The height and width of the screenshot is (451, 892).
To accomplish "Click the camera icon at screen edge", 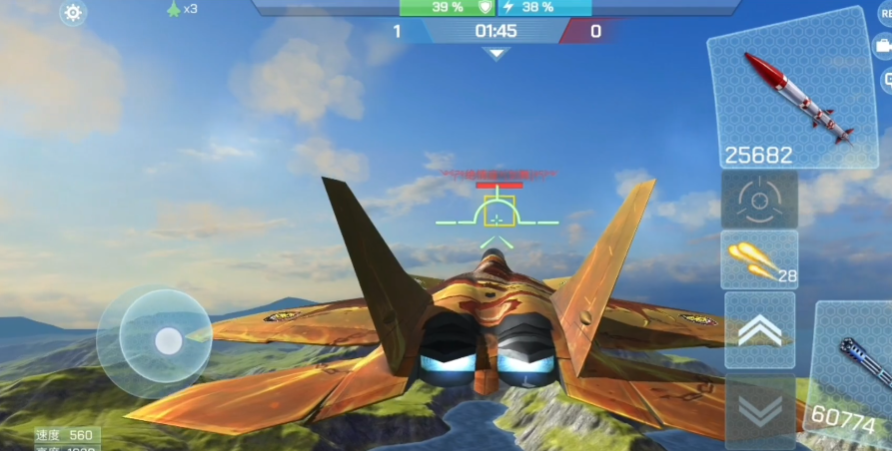I will [884, 45].
